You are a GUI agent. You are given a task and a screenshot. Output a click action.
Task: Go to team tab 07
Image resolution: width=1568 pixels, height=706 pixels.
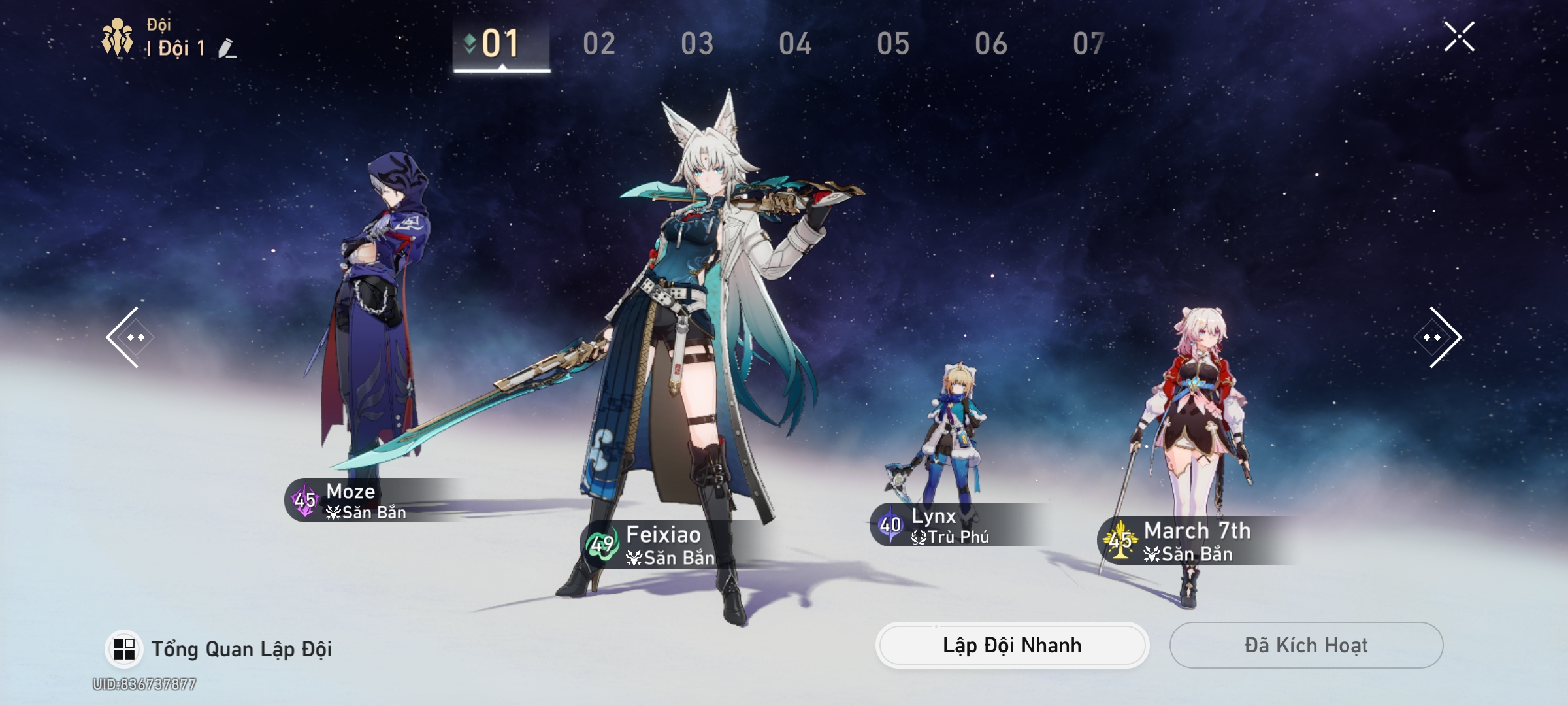(x=1088, y=44)
